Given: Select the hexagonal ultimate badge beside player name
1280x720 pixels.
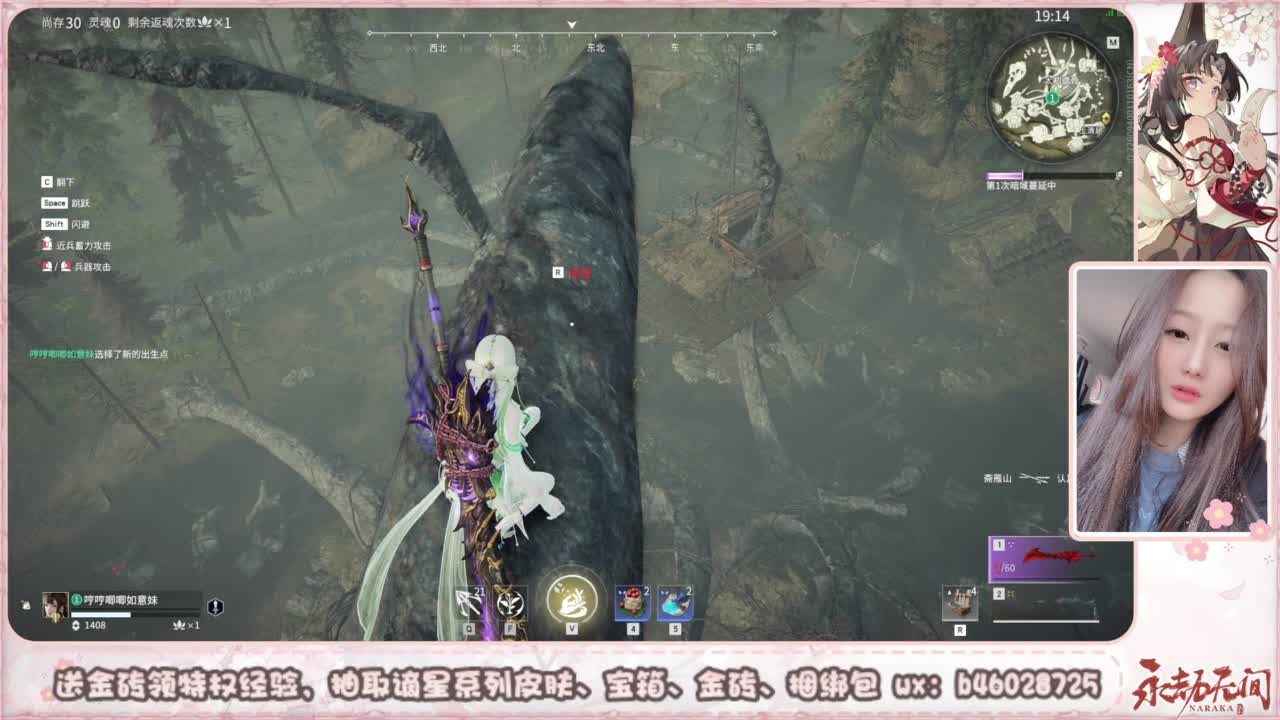Looking at the screenshot, I should point(216,607).
